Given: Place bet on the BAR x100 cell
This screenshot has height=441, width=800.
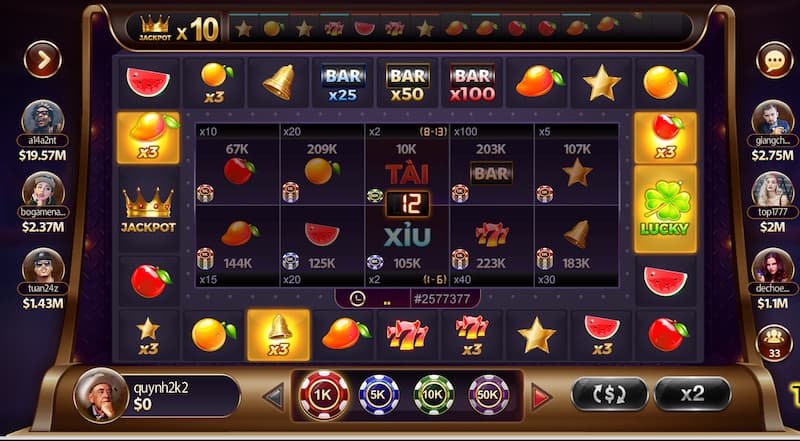Looking at the screenshot, I should click(x=492, y=165).
